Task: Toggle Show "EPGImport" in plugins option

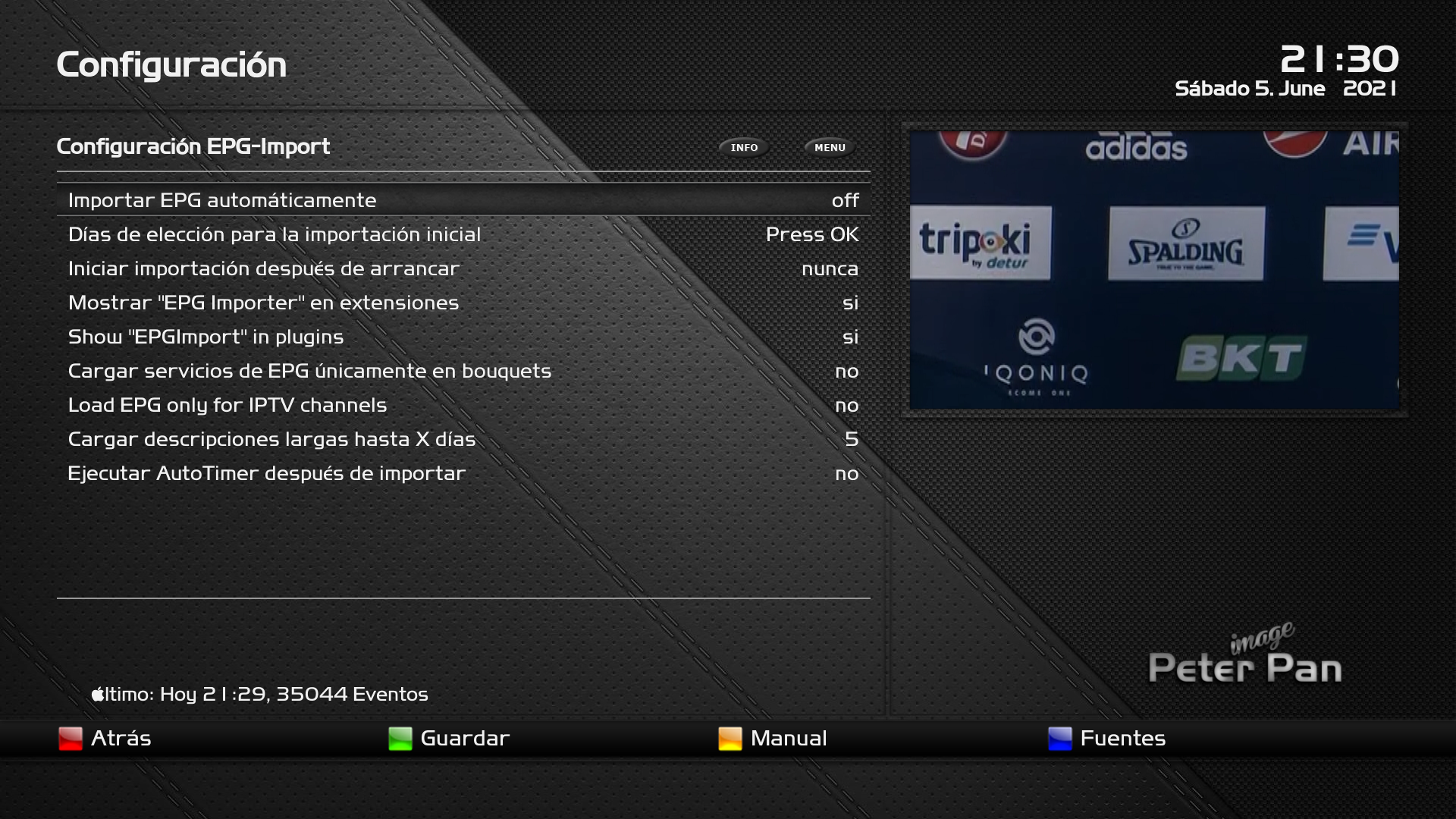Action: [x=463, y=337]
